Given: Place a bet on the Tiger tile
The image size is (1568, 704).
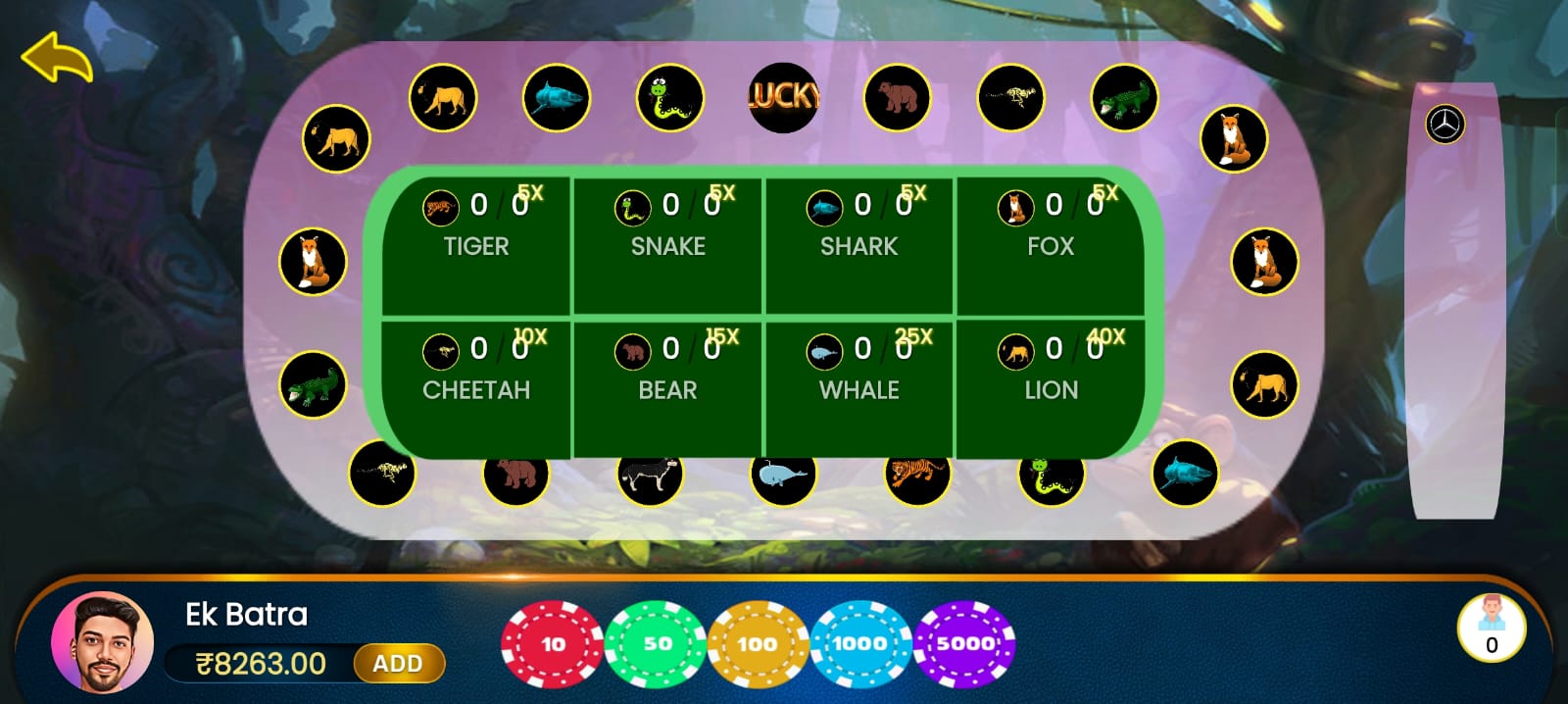Looking at the screenshot, I should pos(476,243).
